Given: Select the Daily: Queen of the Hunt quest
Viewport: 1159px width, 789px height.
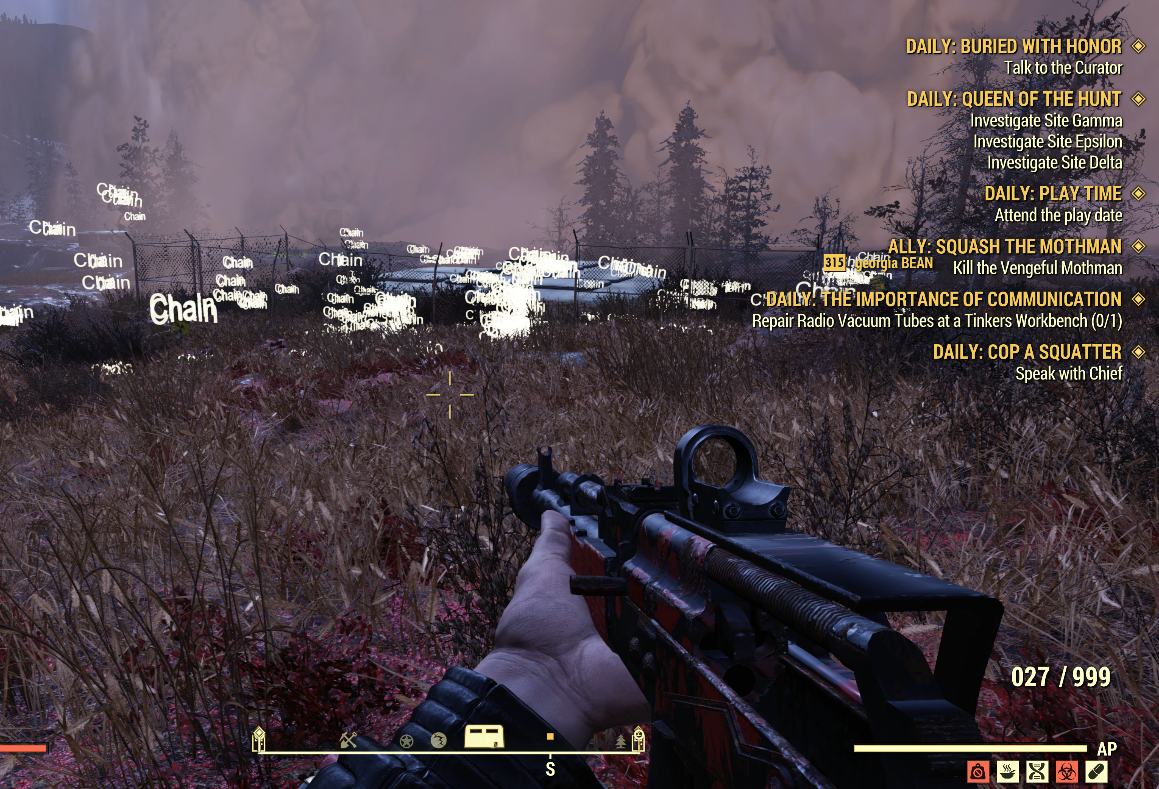Looking at the screenshot, I should click(x=1014, y=99).
